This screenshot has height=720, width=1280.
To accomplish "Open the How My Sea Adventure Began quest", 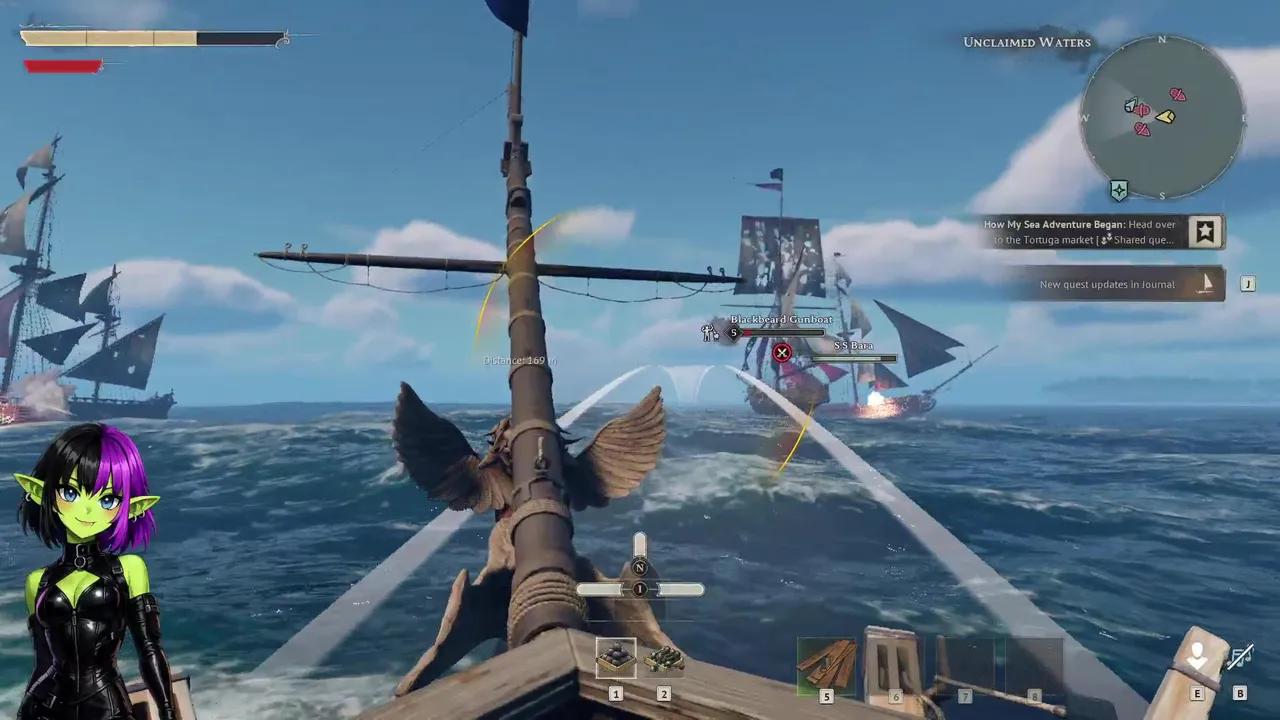I will pos(1081,232).
